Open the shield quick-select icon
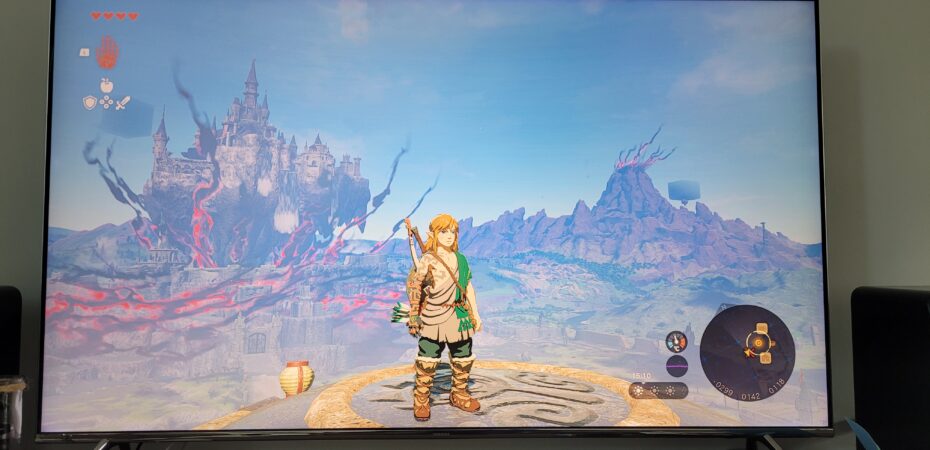The height and width of the screenshot is (450, 930). [89, 102]
